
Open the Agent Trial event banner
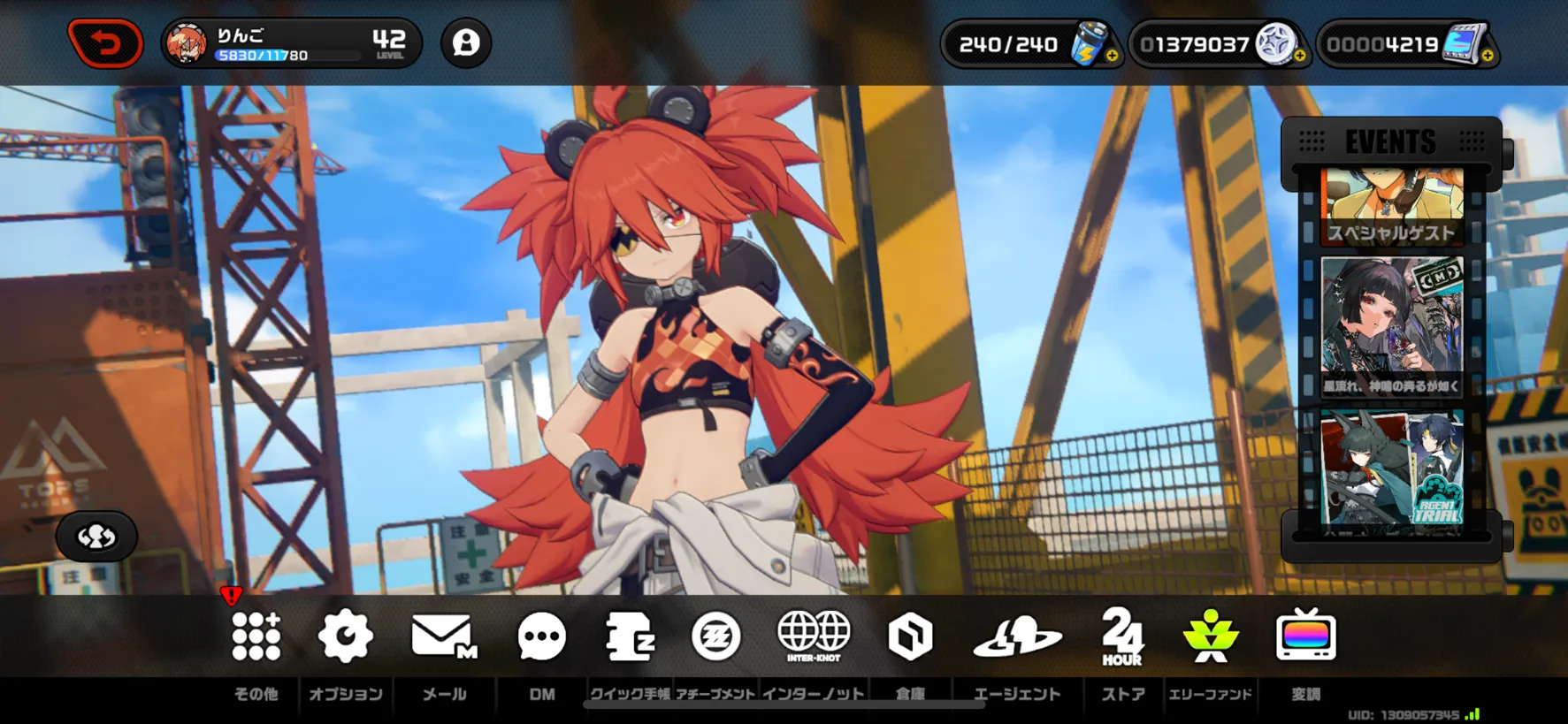1391,469
